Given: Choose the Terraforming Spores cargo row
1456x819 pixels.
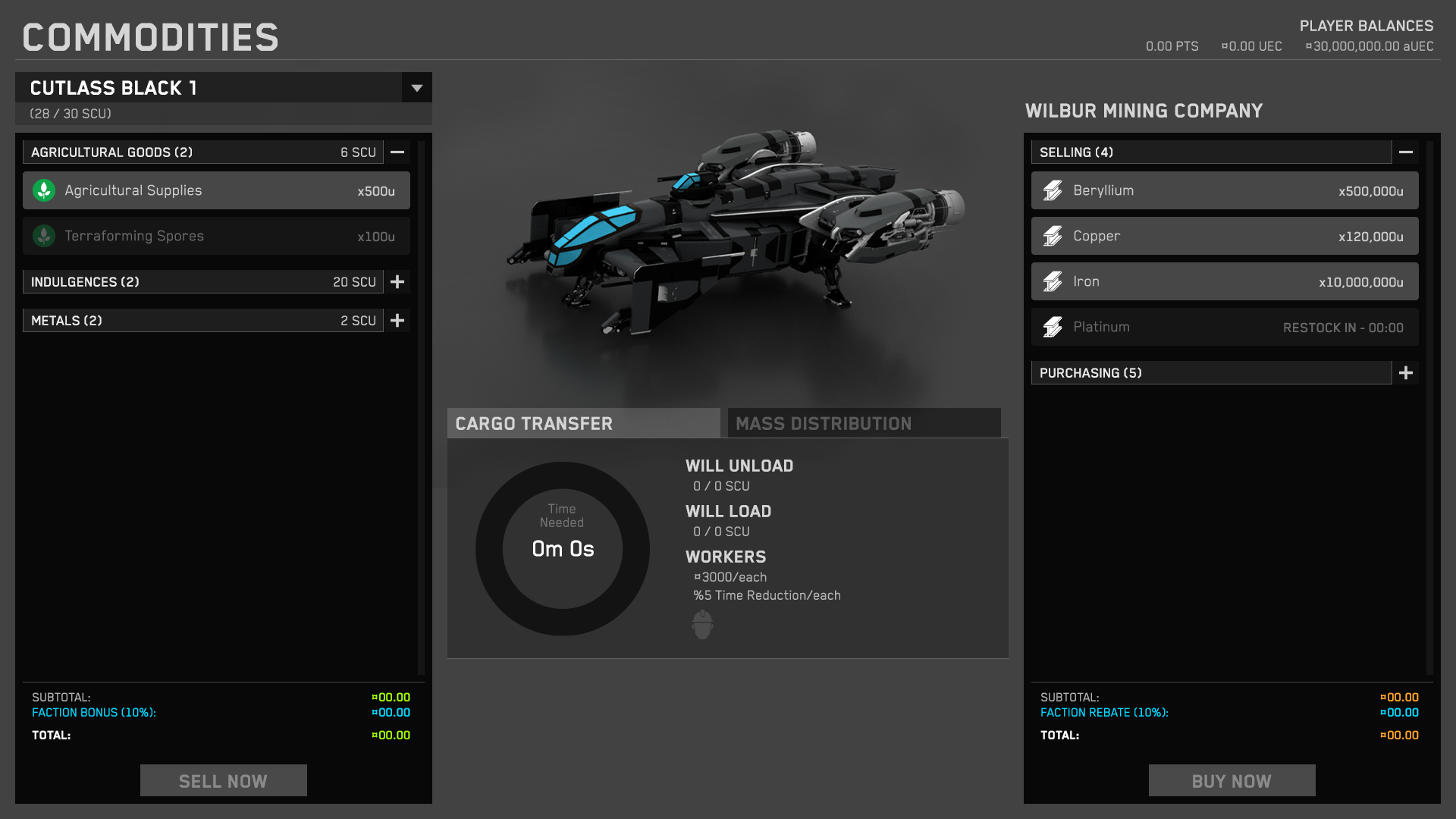Looking at the screenshot, I should point(216,236).
